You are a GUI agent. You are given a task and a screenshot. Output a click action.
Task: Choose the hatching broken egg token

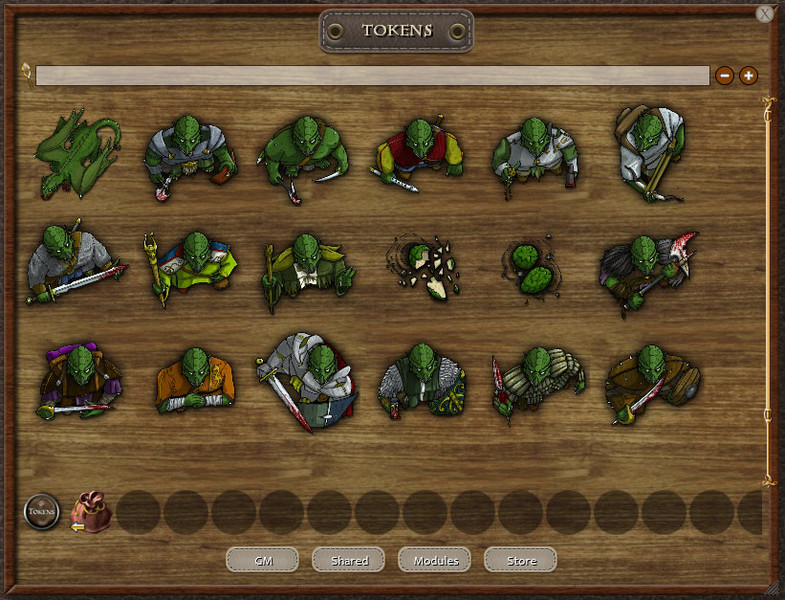(x=424, y=266)
